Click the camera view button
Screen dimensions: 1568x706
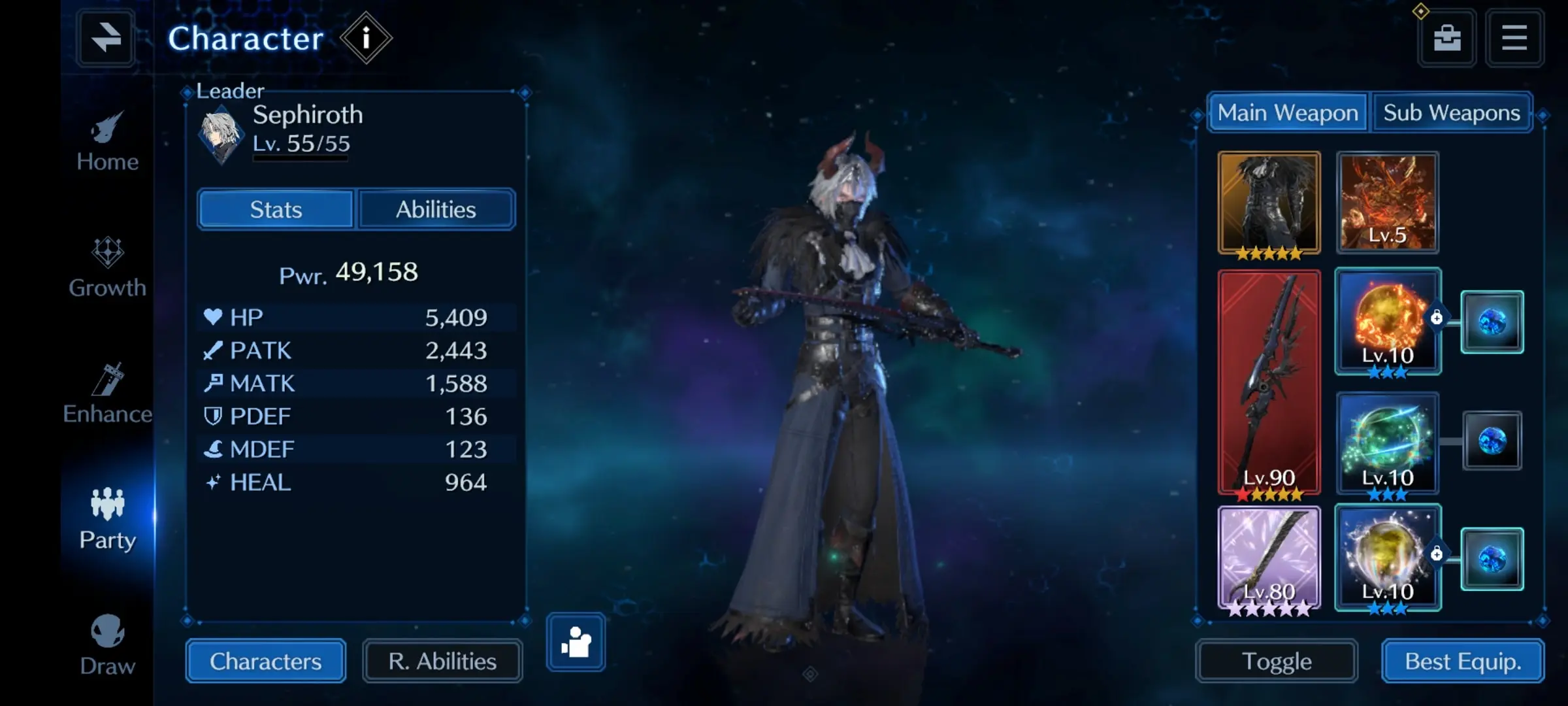pyautogui.click(x=576, y=643)
